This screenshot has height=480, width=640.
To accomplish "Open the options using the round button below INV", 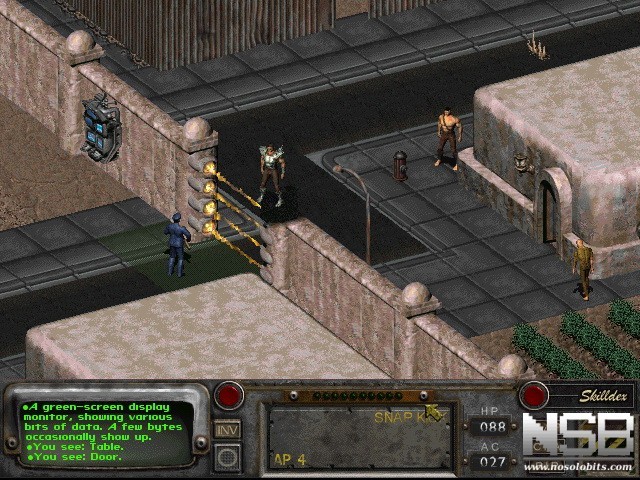I will click(x=227, y=456).
